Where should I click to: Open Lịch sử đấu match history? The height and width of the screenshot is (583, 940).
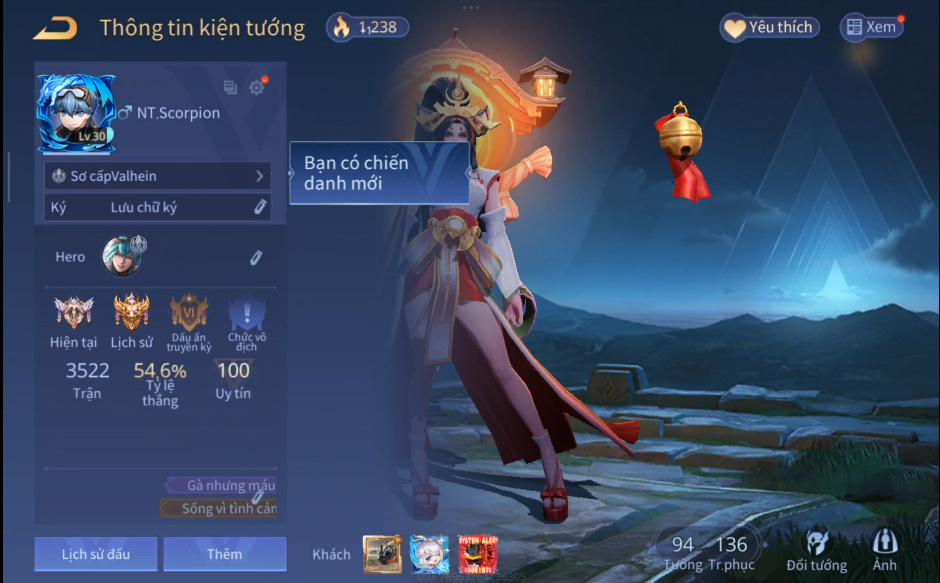95,554
